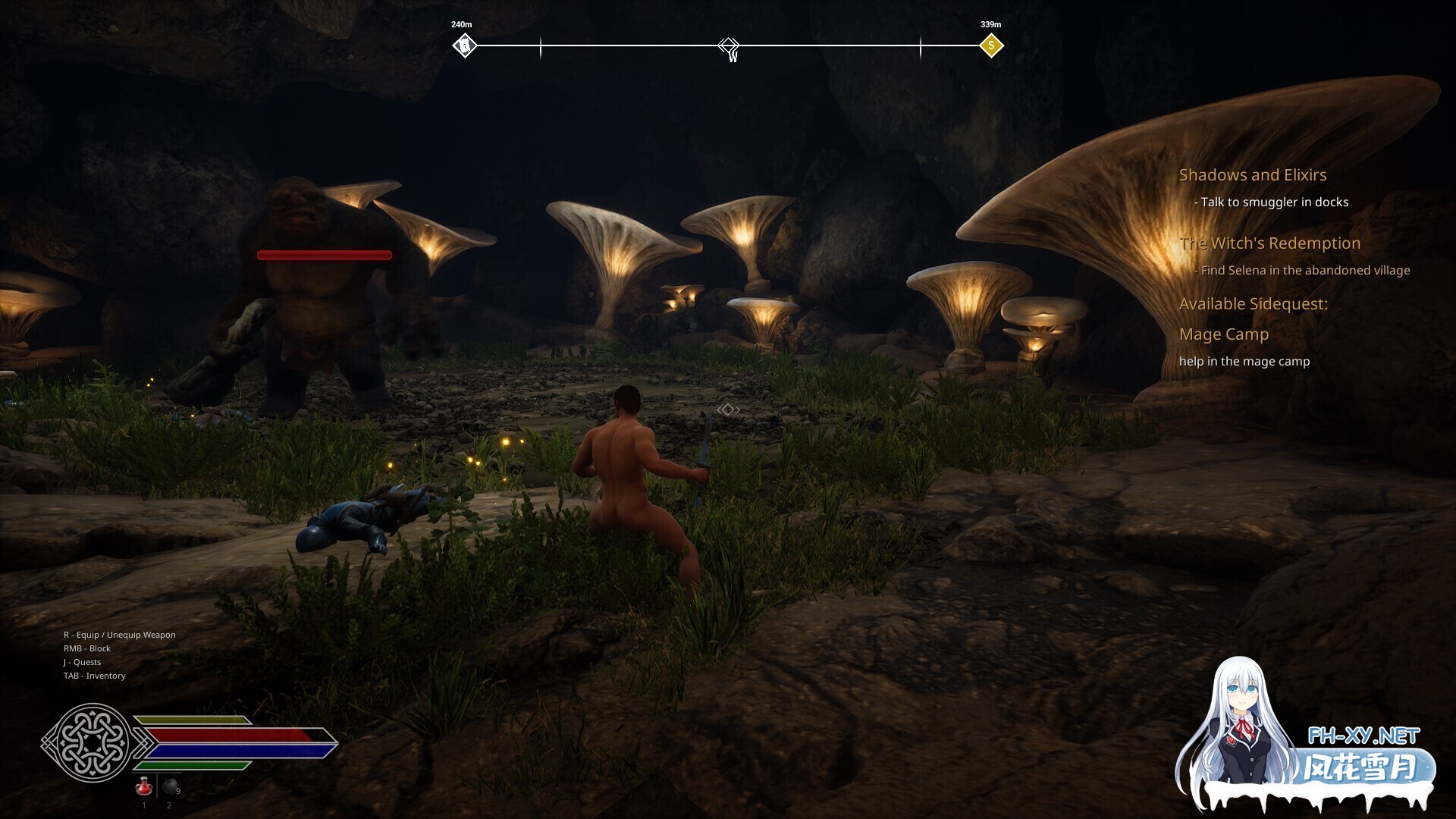Select the black bomb item slot

tap(171, 787)
